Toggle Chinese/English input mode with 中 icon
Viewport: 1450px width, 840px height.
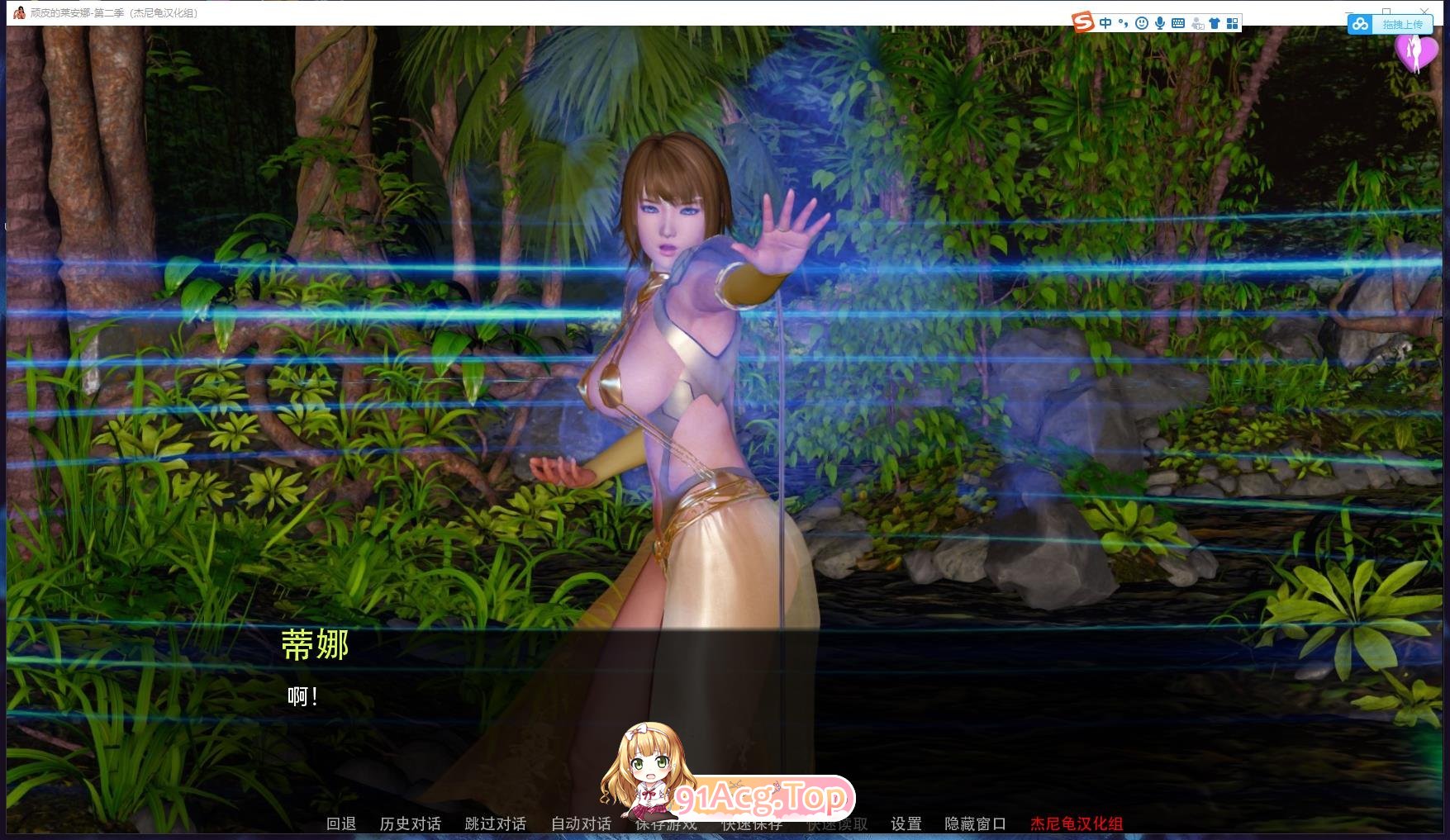tap(1105, 22)
